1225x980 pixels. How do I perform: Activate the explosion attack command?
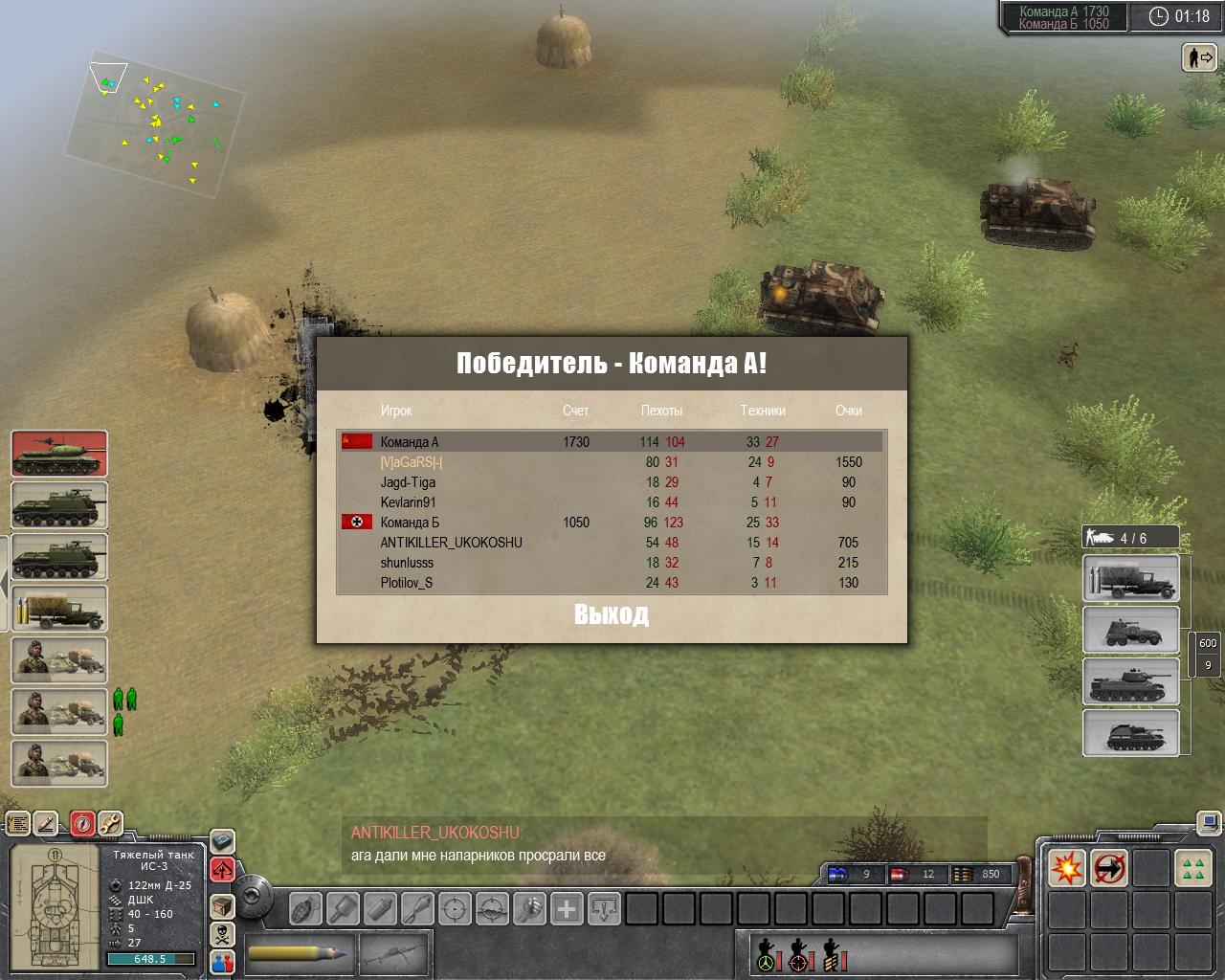click(1066, 868)
